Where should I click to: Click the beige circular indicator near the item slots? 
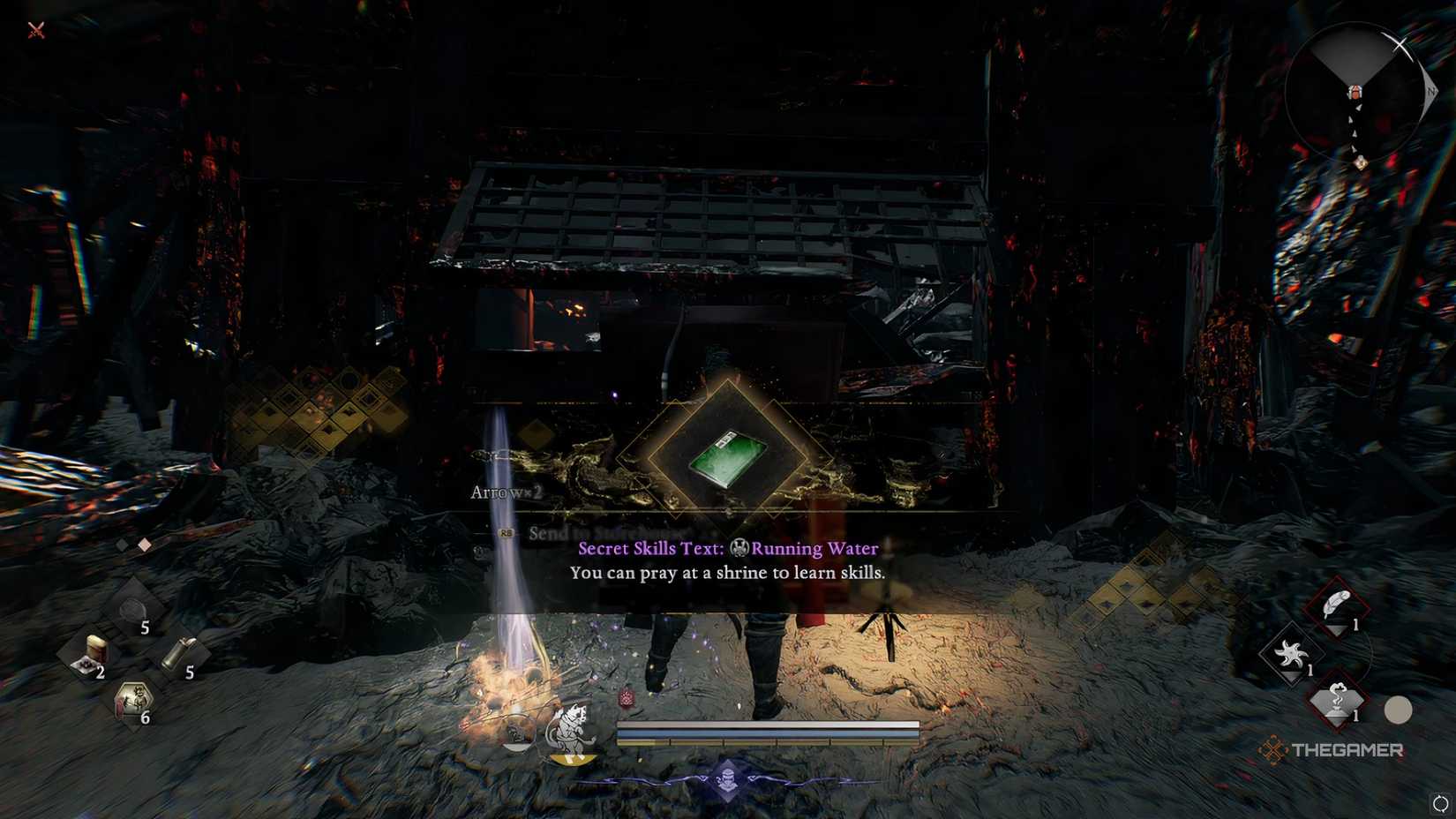tap(1397, 709)
